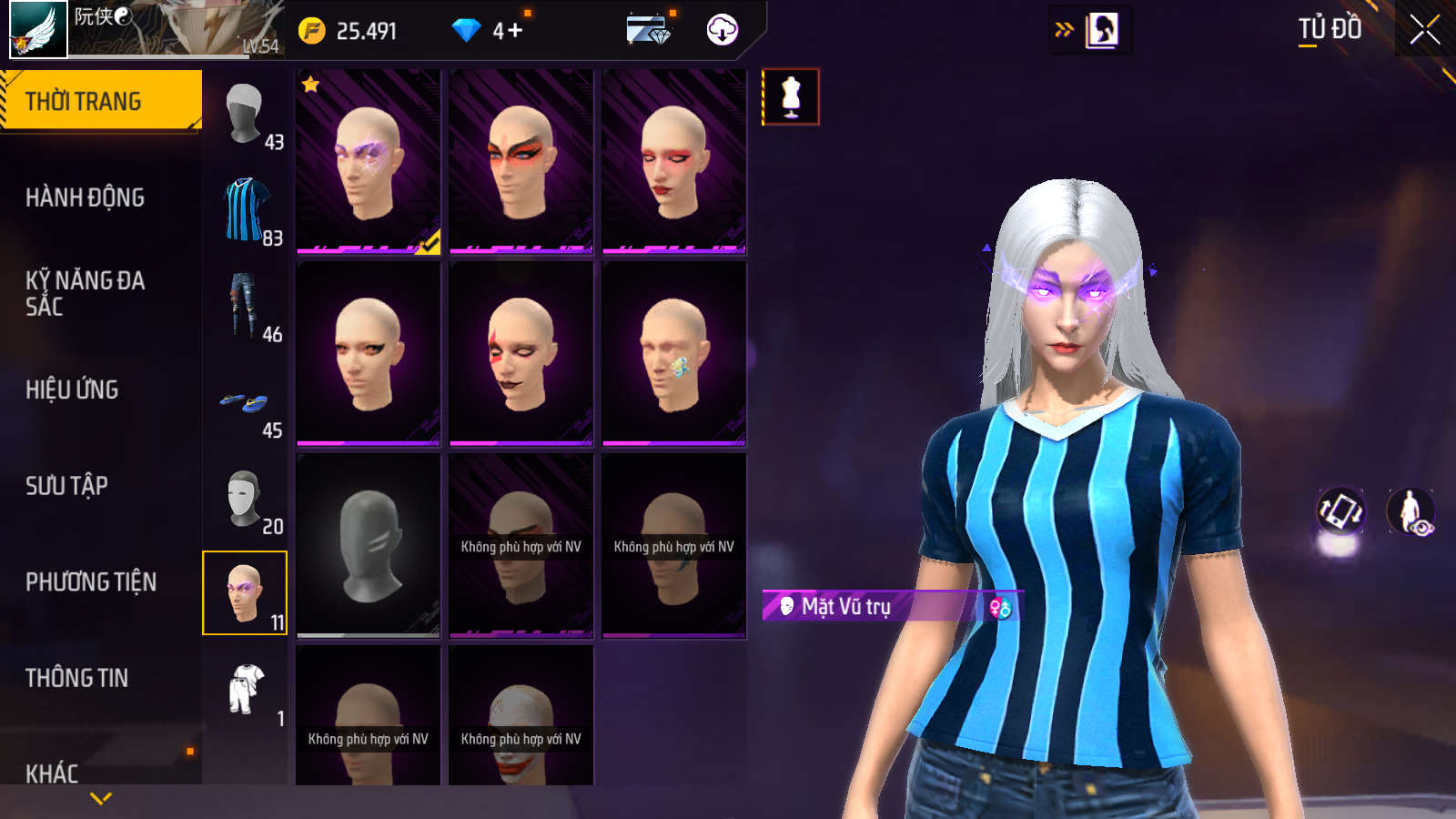Switch to the HÀNH ĐỘNG tab

point(85,197)
